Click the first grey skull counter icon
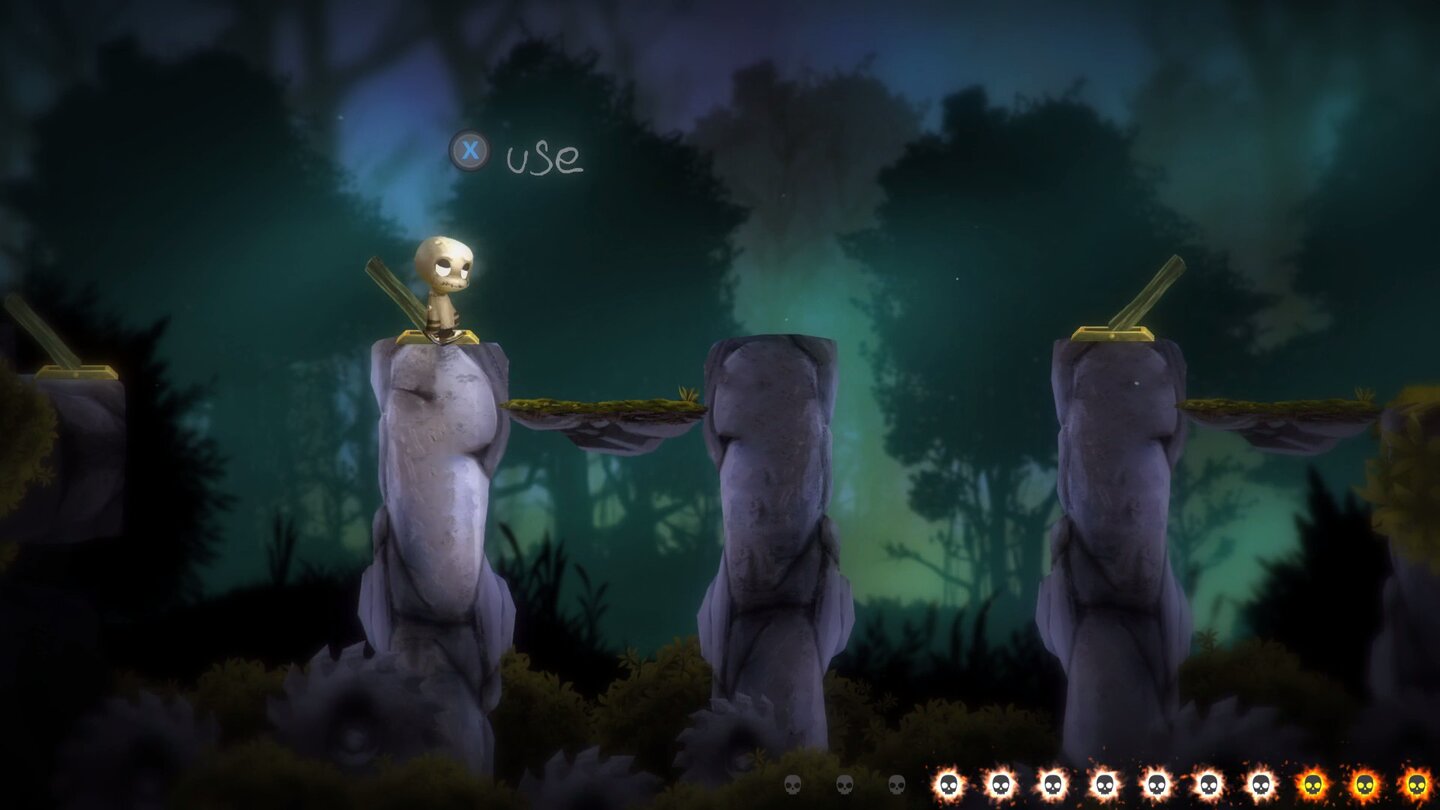This screenshot has width=1440, height=810. click(792, 785)
